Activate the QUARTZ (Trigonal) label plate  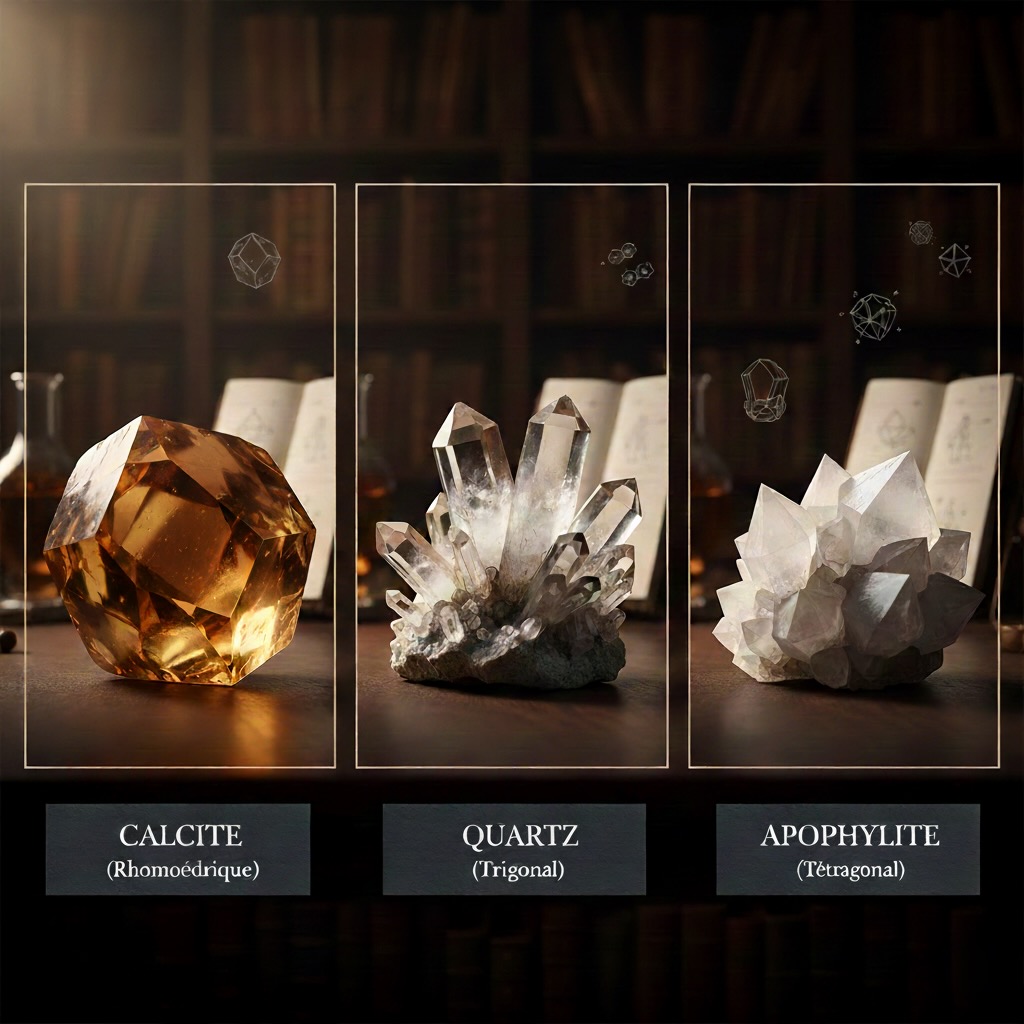[514, 849]
